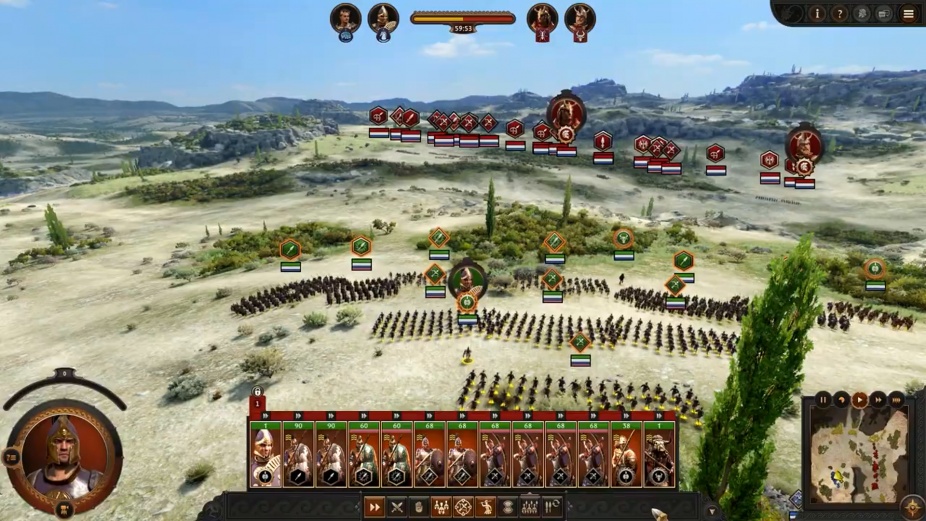Viewport: 926px width, 521px height.
Task: Pause the battle using the minimap control
Action: point(824,400)
